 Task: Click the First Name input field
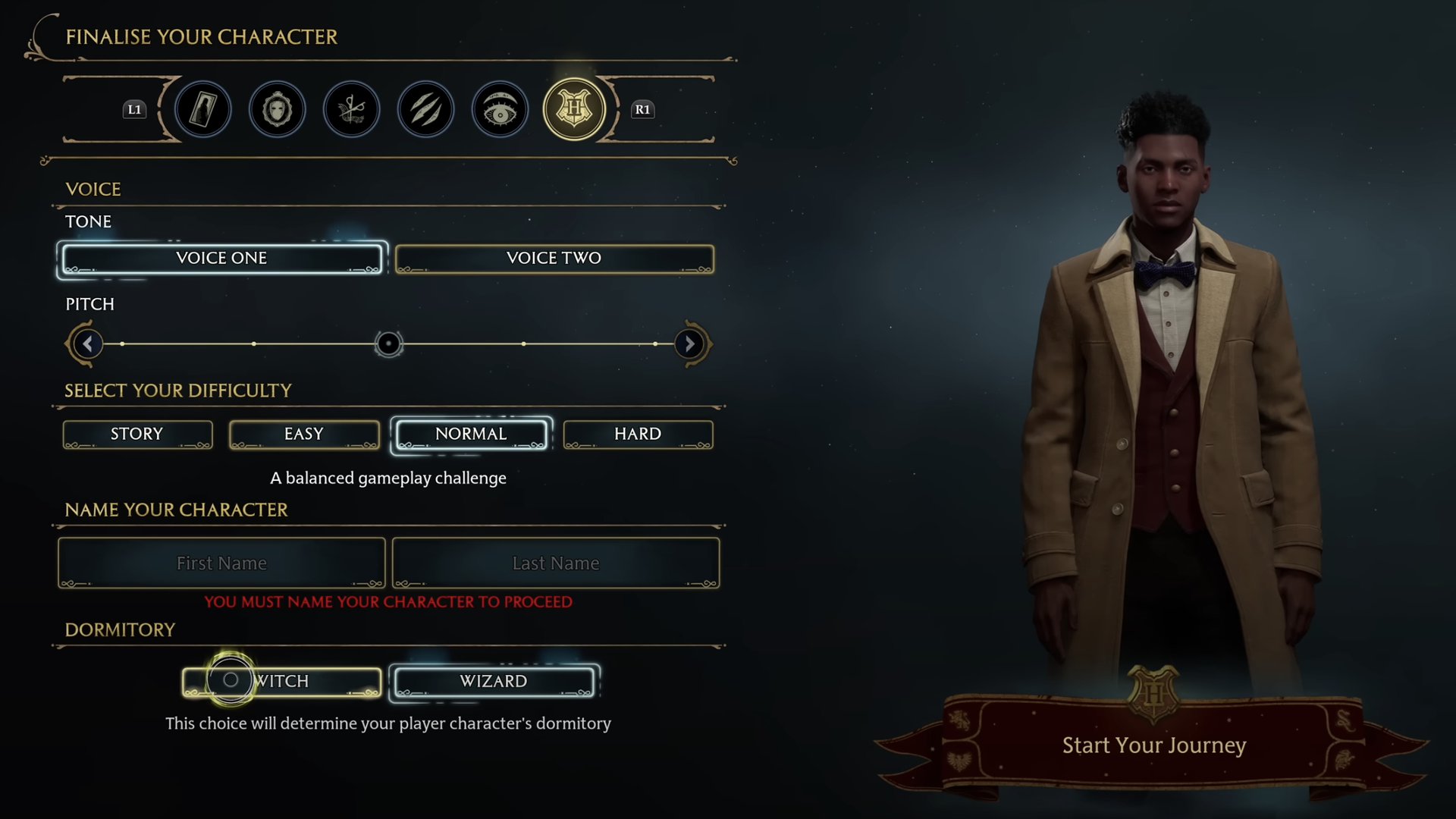tap(221, 563)
